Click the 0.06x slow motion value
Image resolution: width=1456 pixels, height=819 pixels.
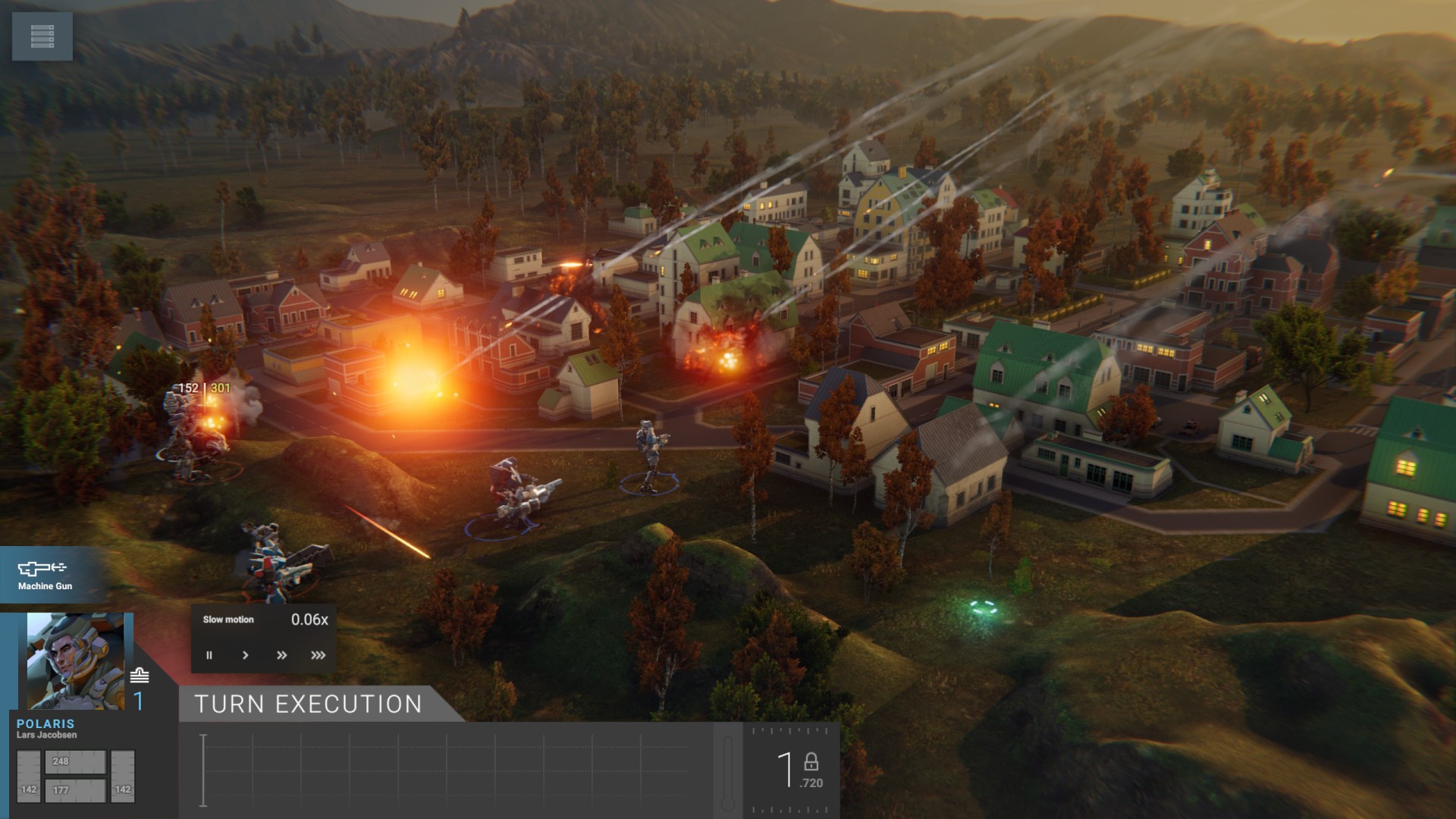(x=309, y=620)
